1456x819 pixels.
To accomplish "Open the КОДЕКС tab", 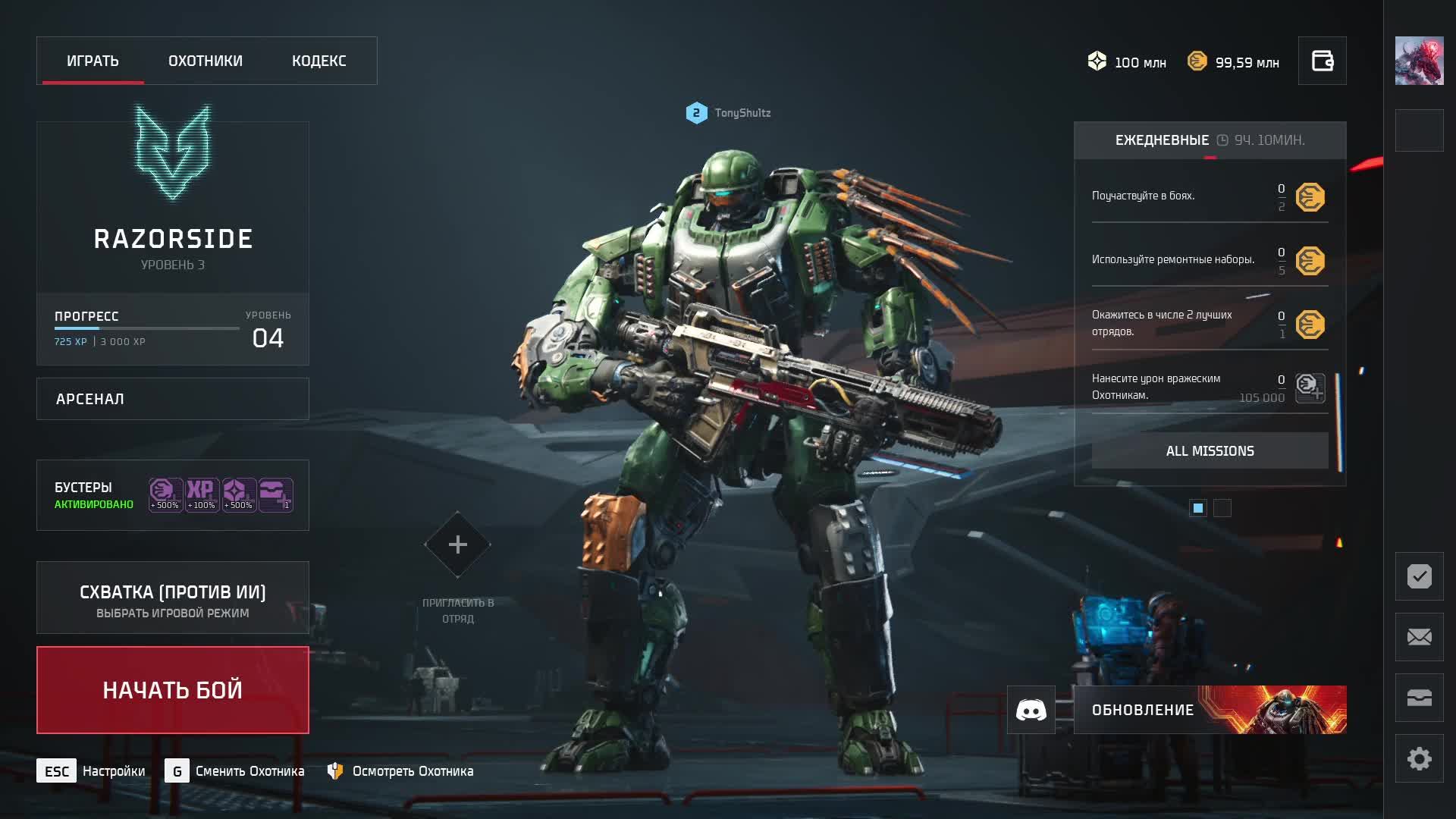I will tap(319, 61).
